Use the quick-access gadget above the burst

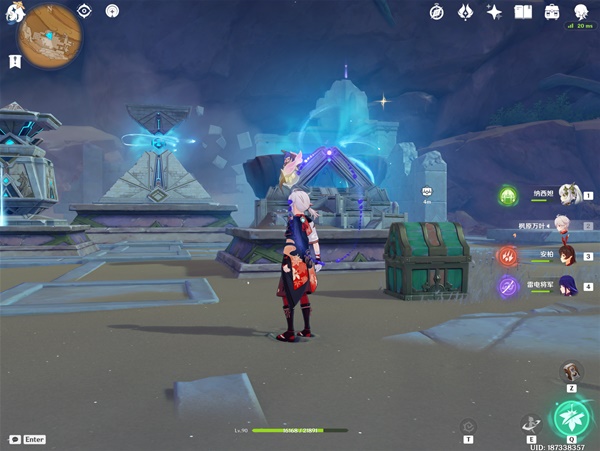[x=571, y=371]
